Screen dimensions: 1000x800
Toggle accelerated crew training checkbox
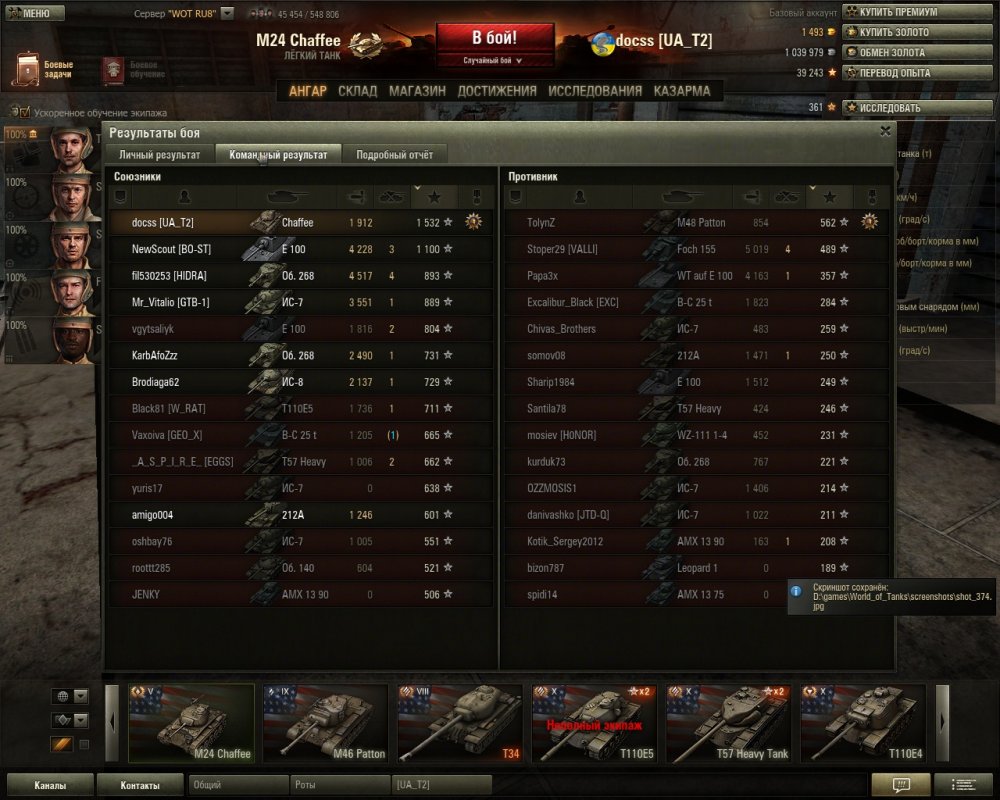click(x=25, y=113)
